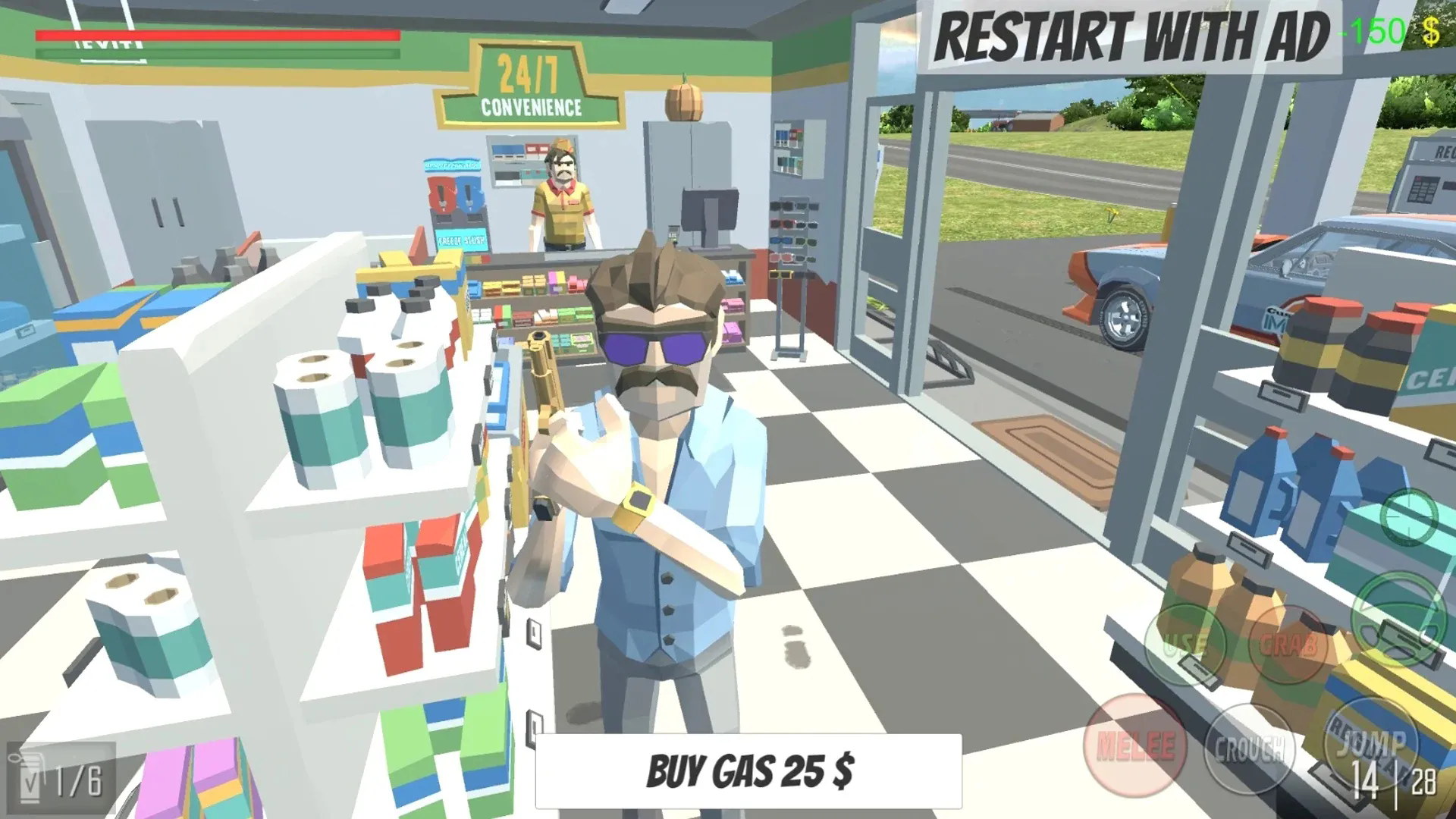
Task: Hit the Jump button
Action: click(1370, 743)
